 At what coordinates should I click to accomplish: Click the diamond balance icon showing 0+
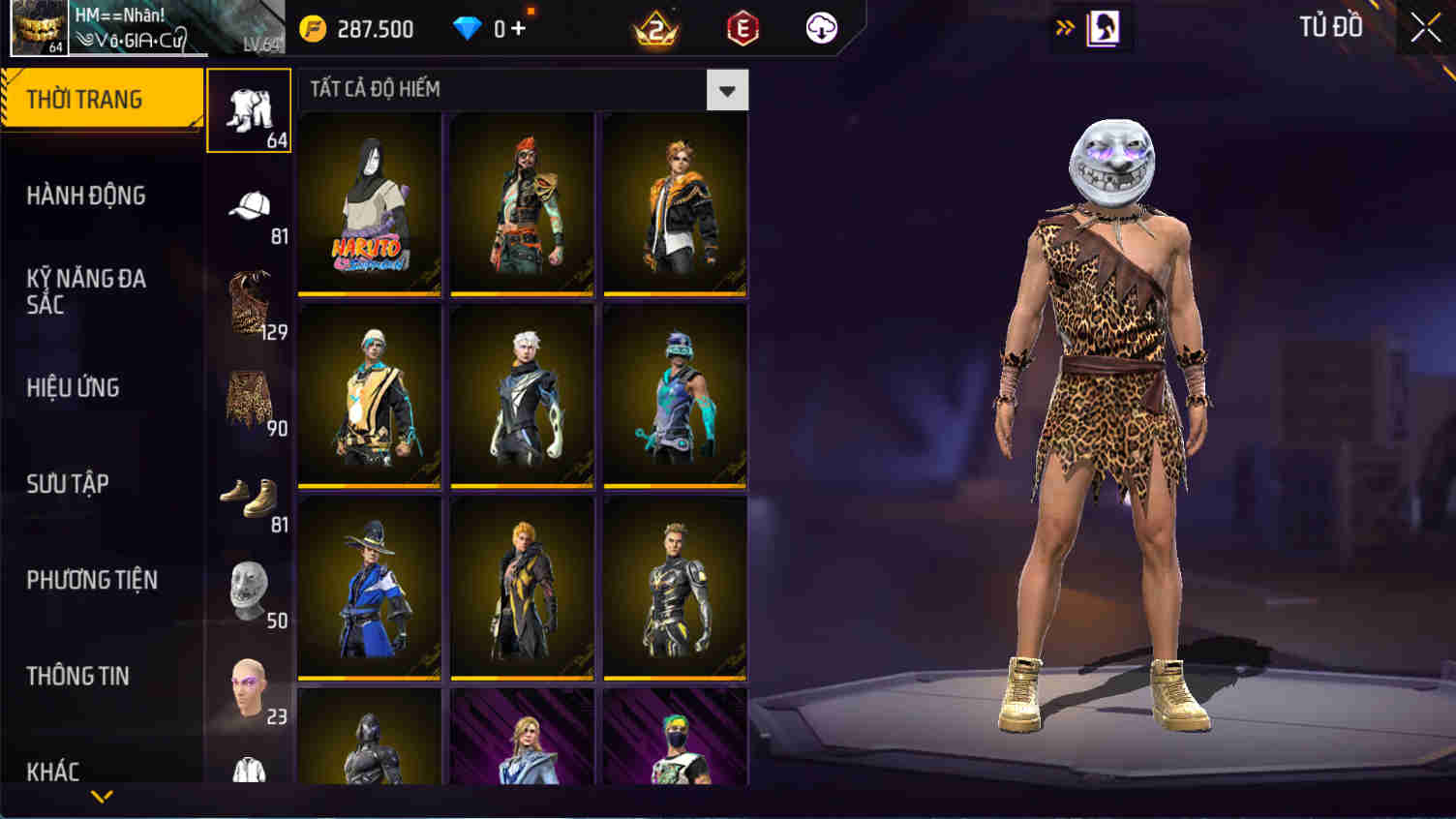point(484,29)
